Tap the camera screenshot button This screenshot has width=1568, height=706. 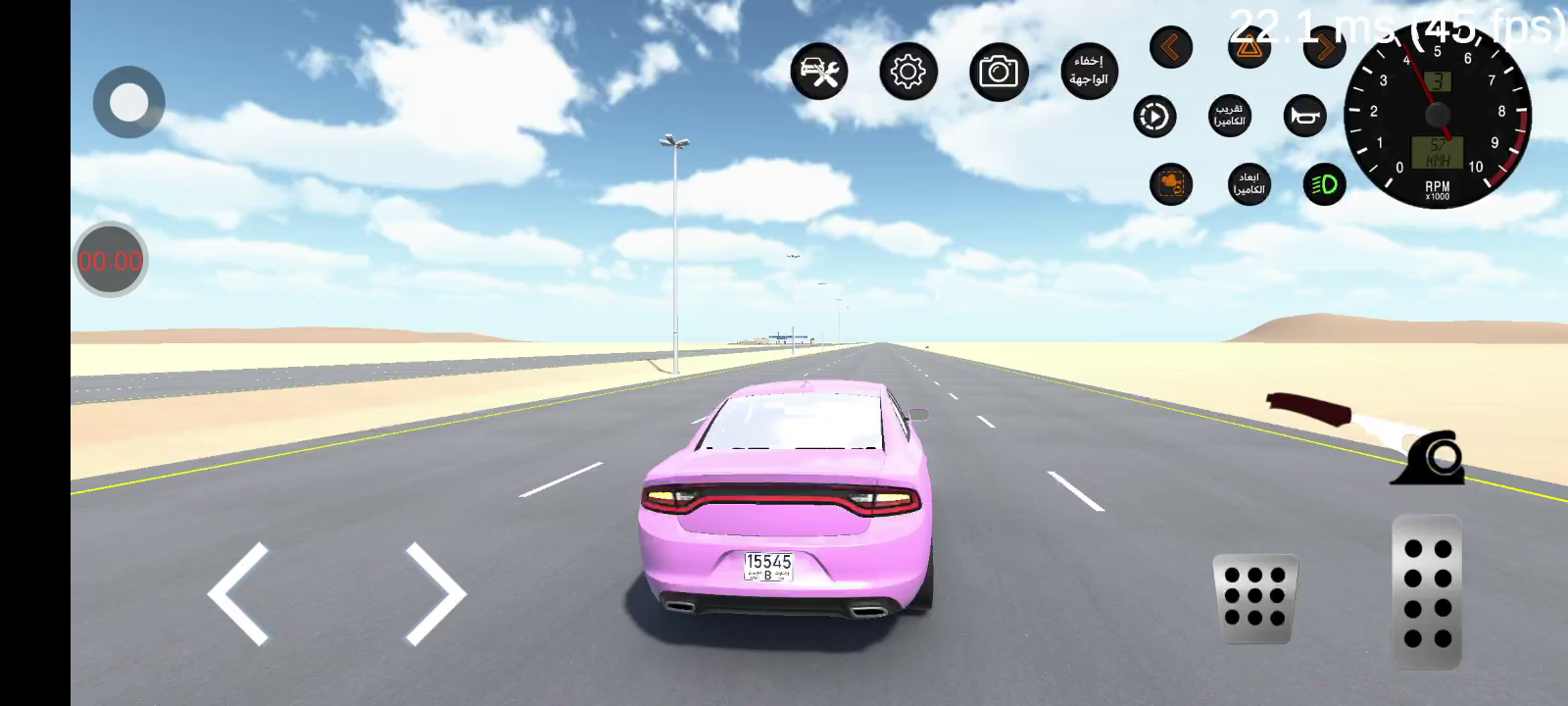tap(999, 72)
